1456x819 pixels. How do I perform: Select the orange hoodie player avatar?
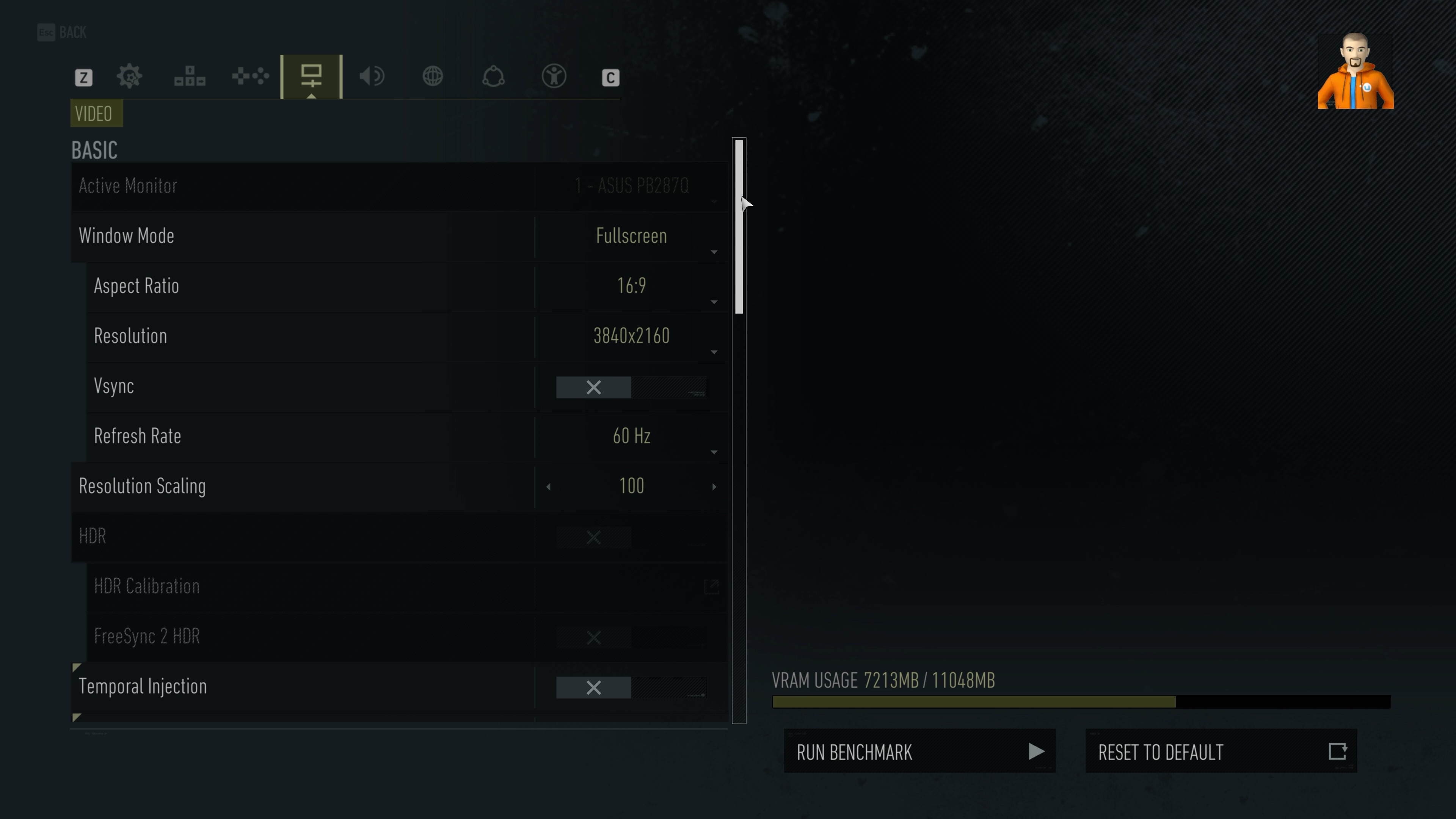click(x=1356, y=71)
